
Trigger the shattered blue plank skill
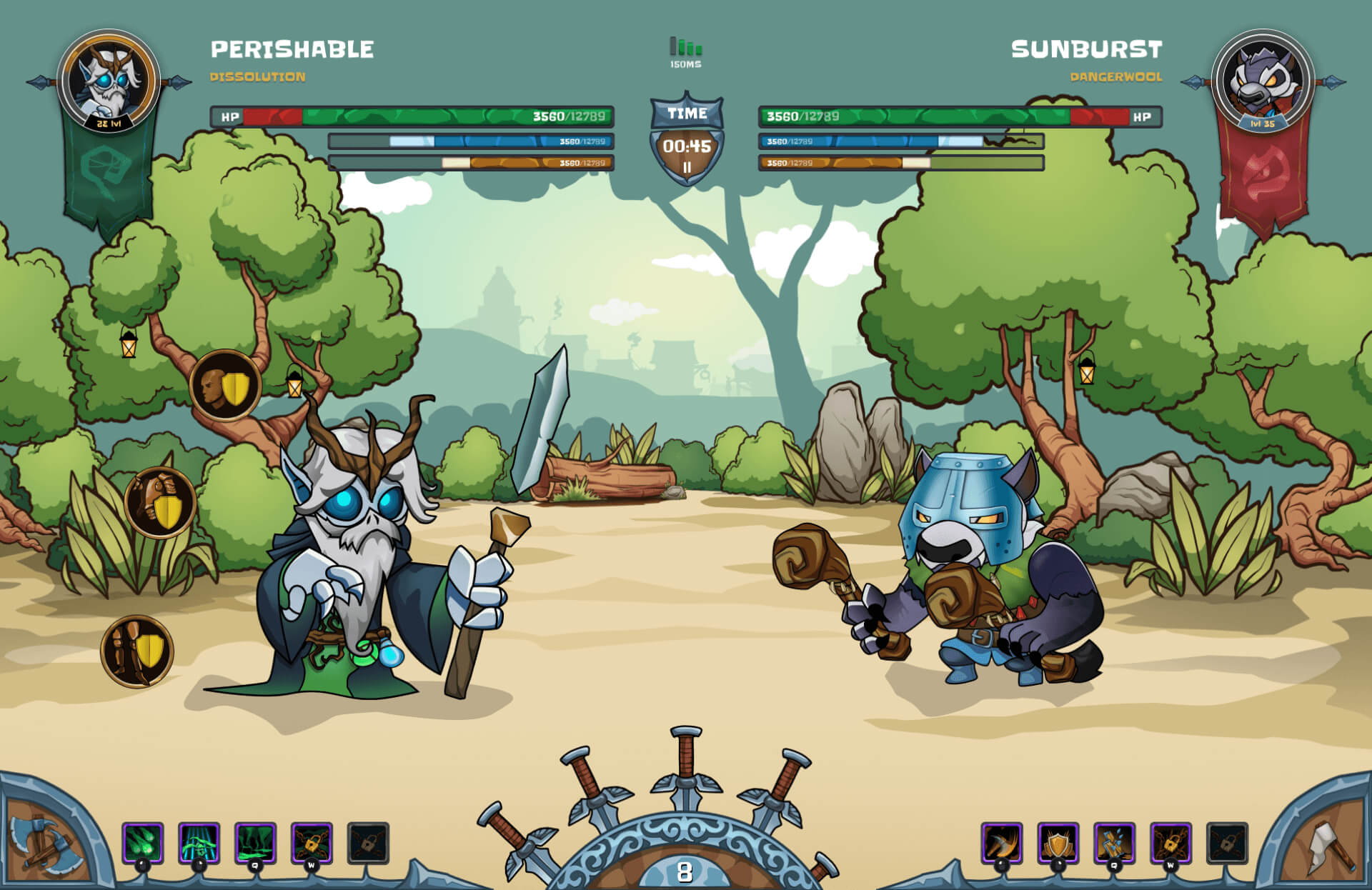point(1115,843)
